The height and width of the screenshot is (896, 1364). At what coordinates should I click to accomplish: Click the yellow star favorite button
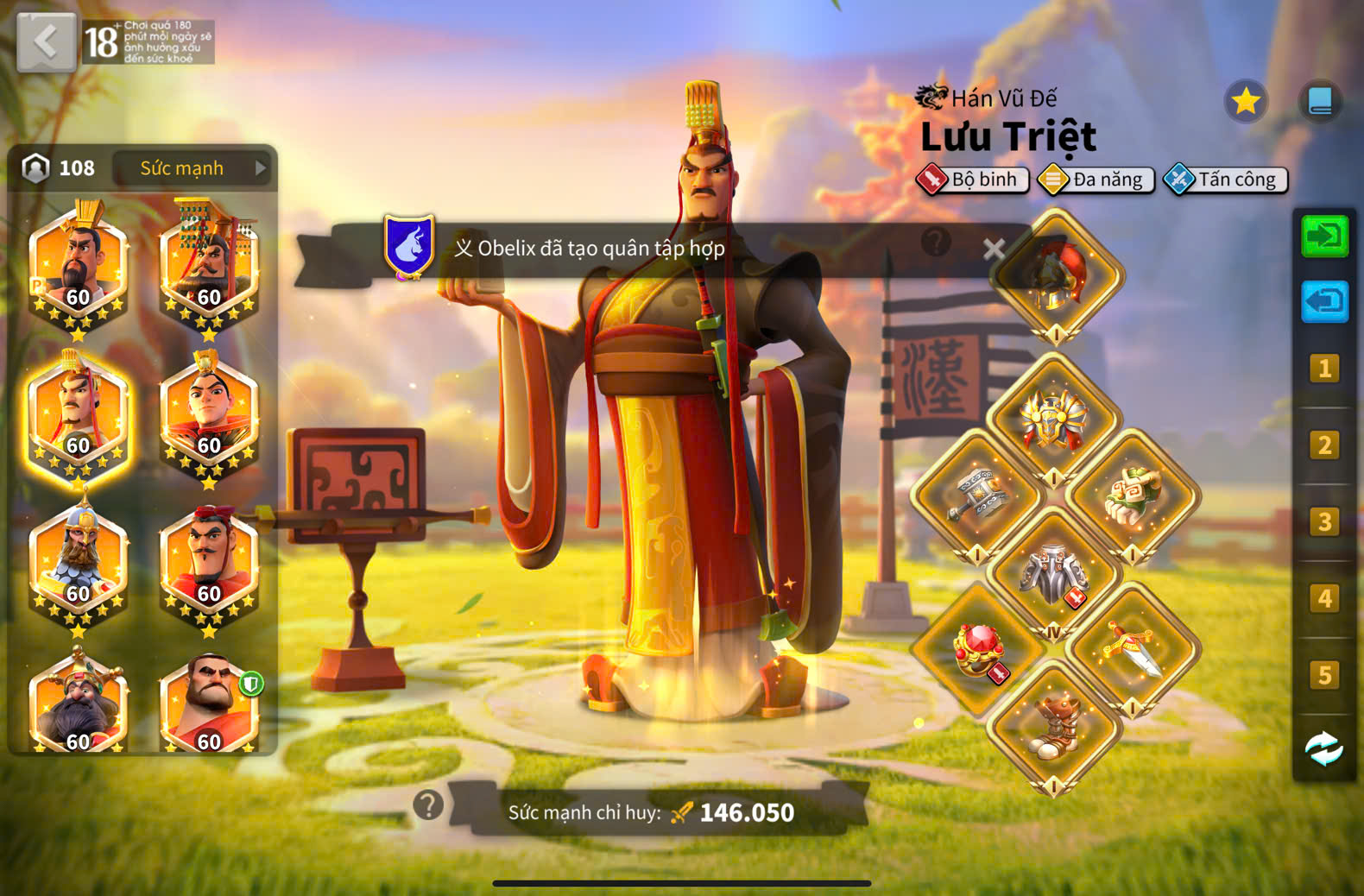click(1245, 102)
